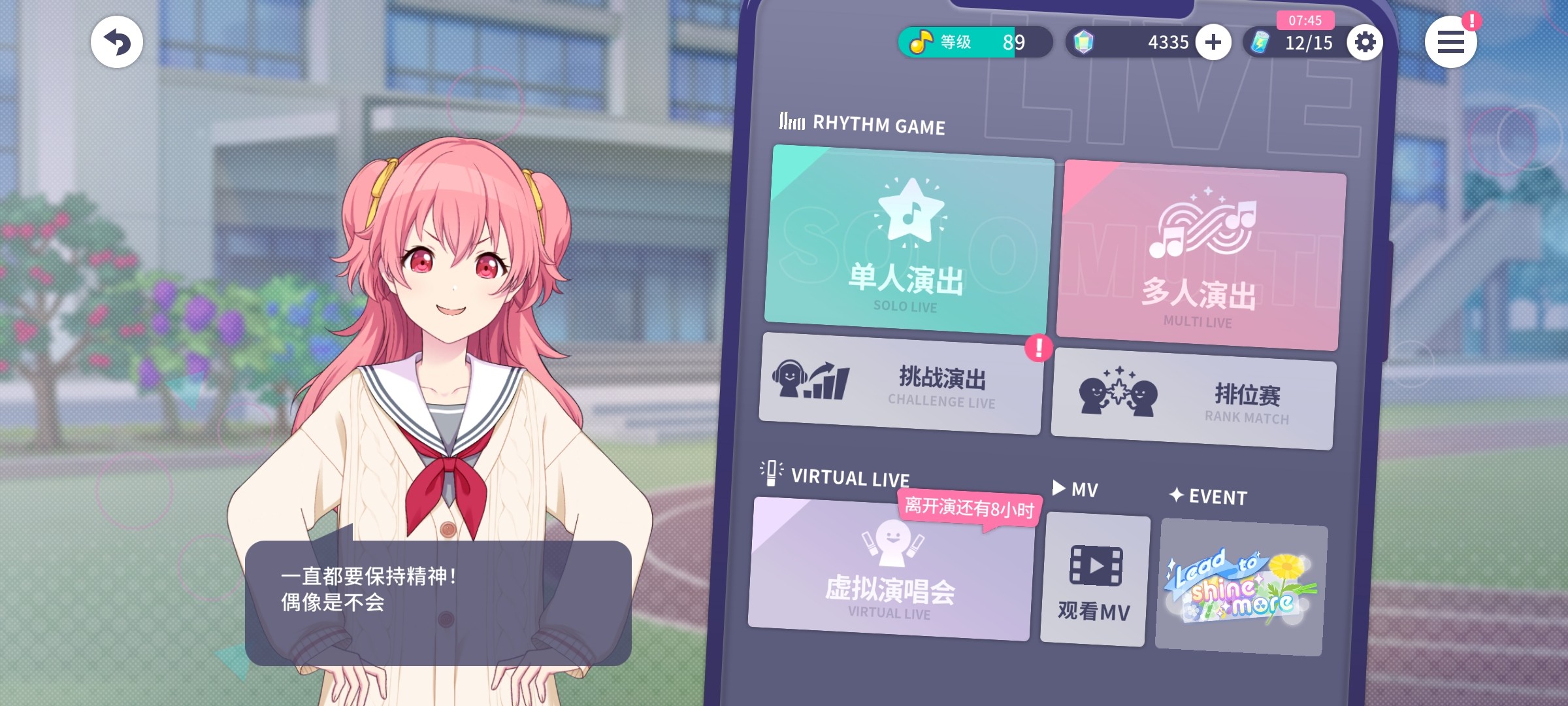Open the Lead to shine more event banner
This screenshot has height=706, width=1568.
1241,587
